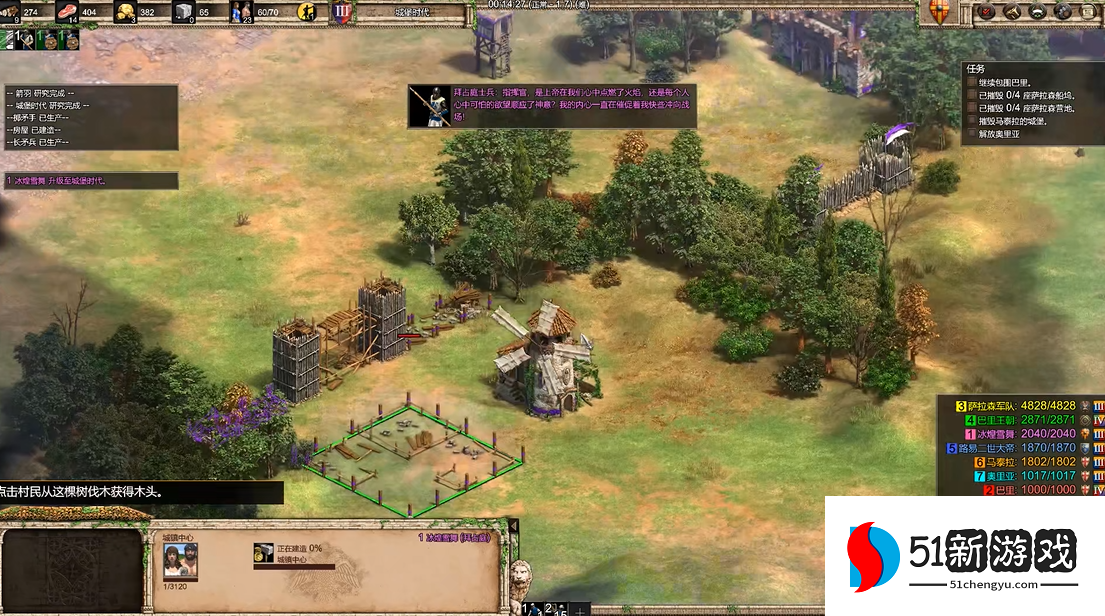This screenshot has height=616, width=1105.
Task: Click the wood resource icon
Action: click(x=12, y=12)
